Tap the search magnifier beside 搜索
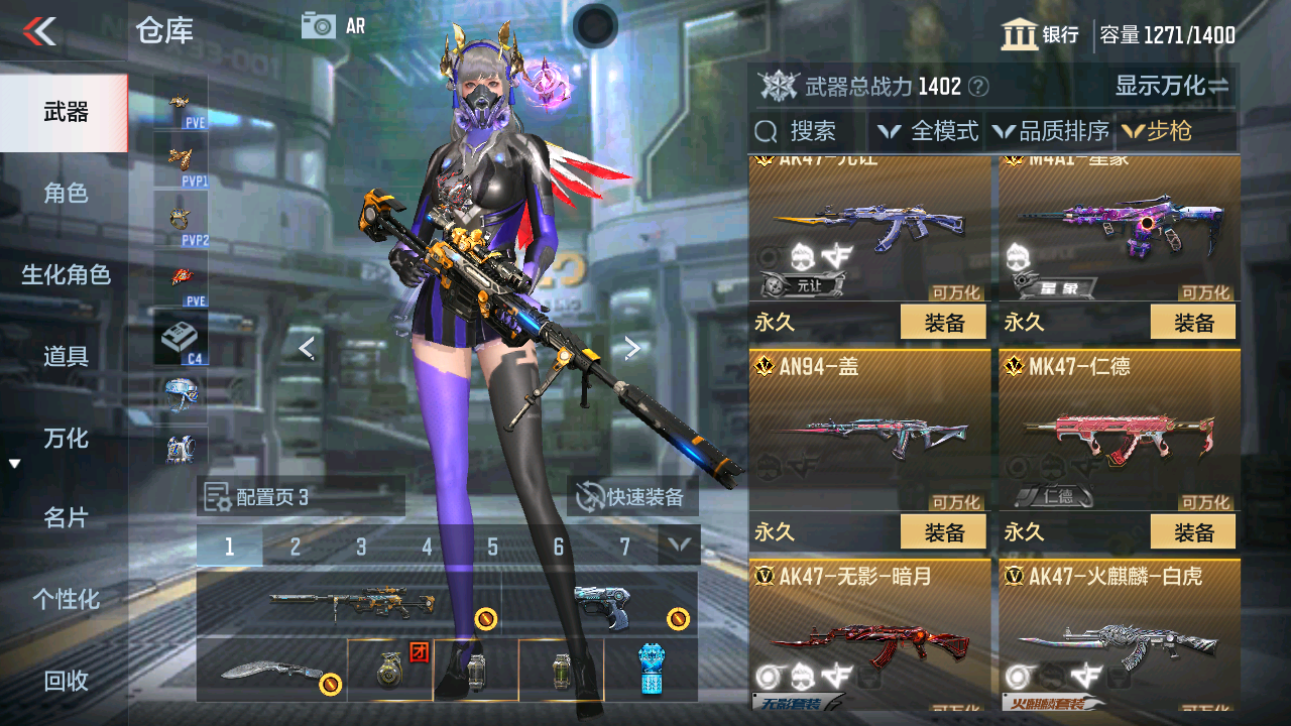This screenshot has width=1291, height=726. click(x=764, y=130)
